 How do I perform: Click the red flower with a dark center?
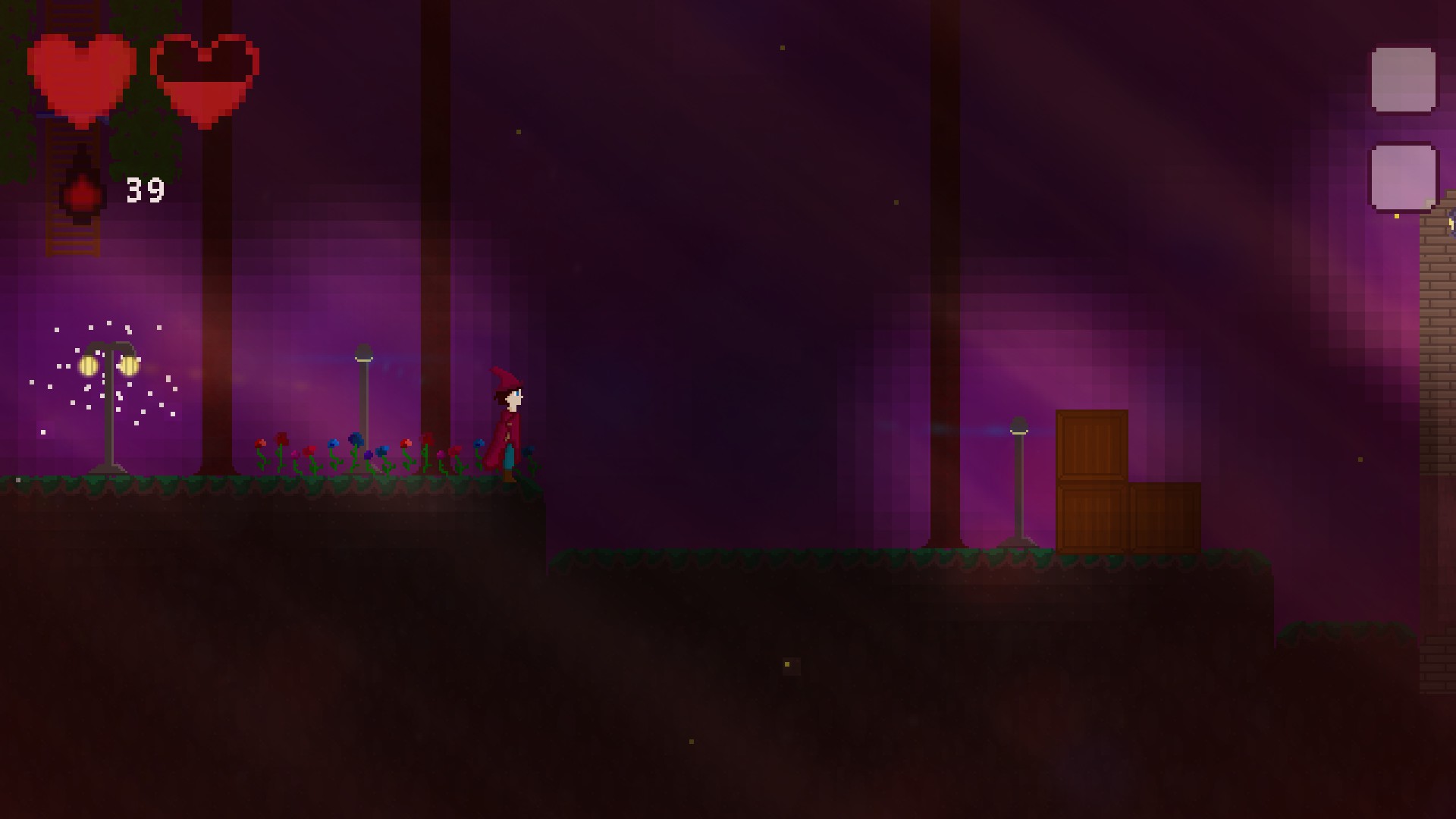(406, 444)
